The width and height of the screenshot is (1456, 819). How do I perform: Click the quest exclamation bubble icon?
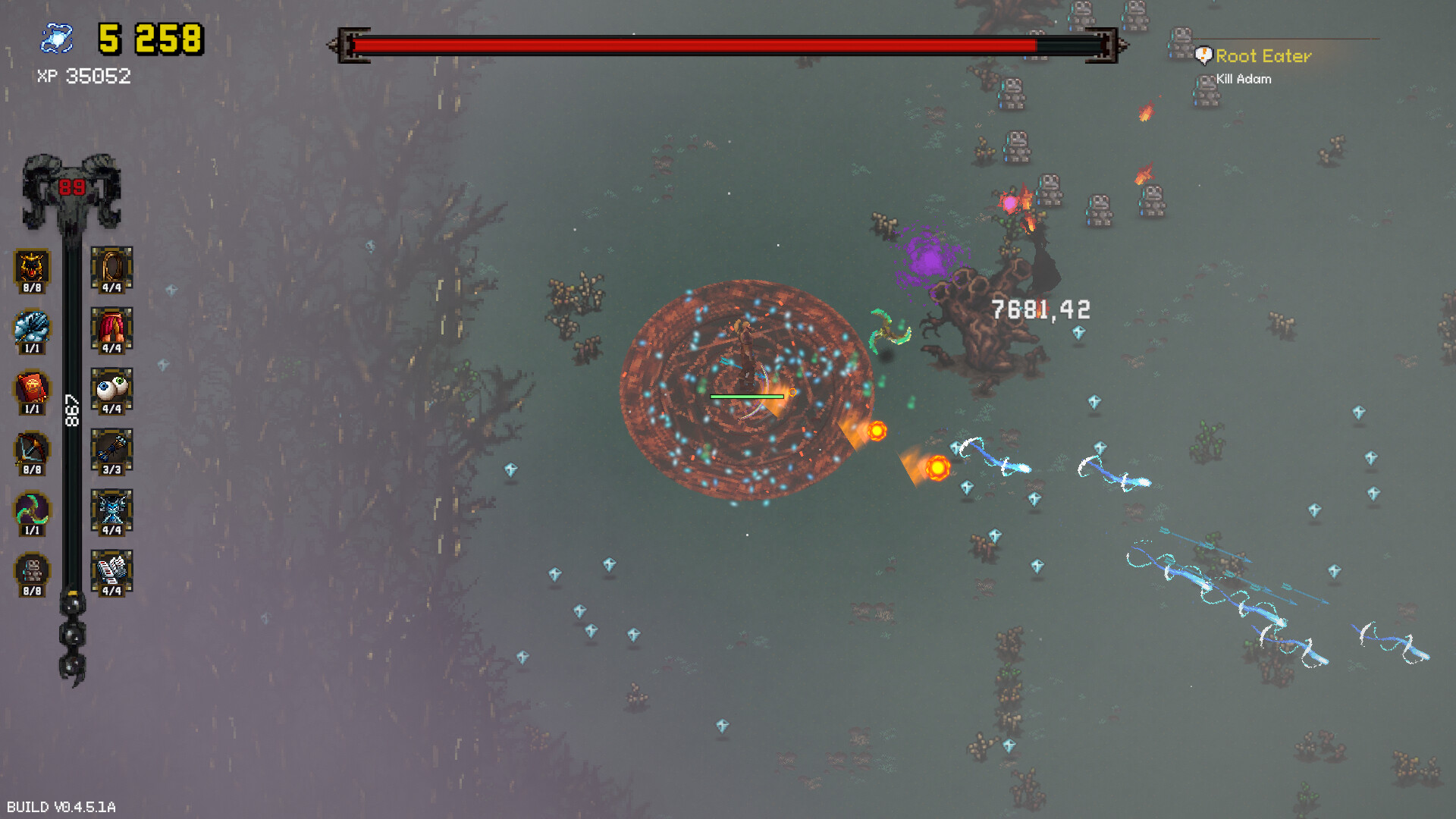click(1203, 55)
